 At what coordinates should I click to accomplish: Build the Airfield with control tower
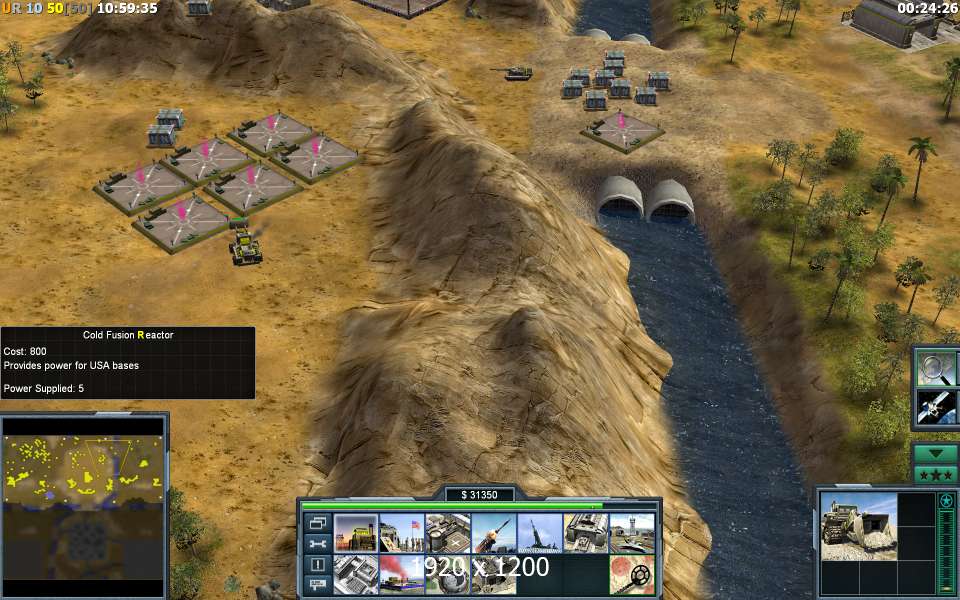pyautogui.click(x=632, y=533)
